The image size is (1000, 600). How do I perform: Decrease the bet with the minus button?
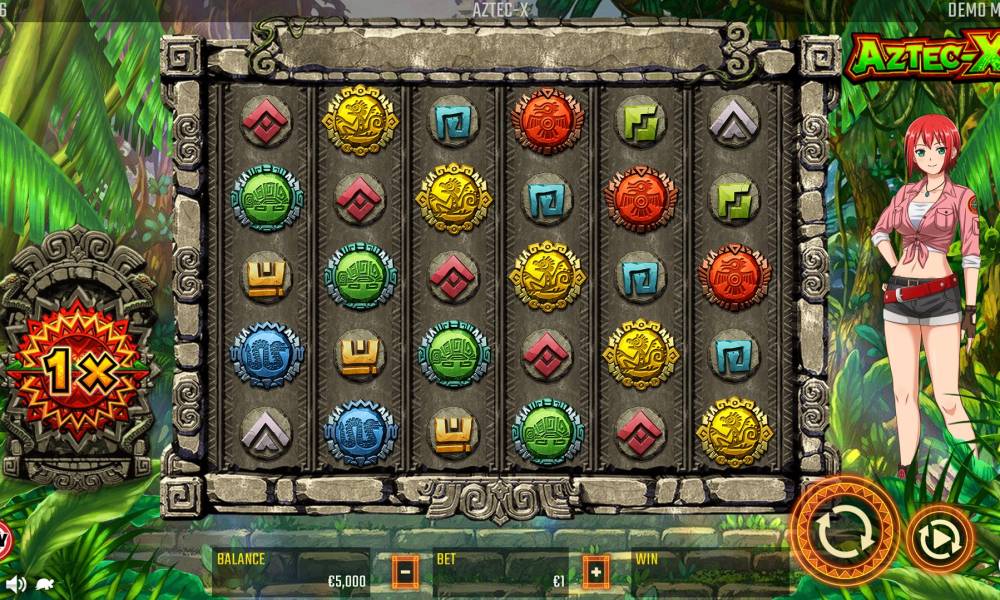tap(404, 572)
